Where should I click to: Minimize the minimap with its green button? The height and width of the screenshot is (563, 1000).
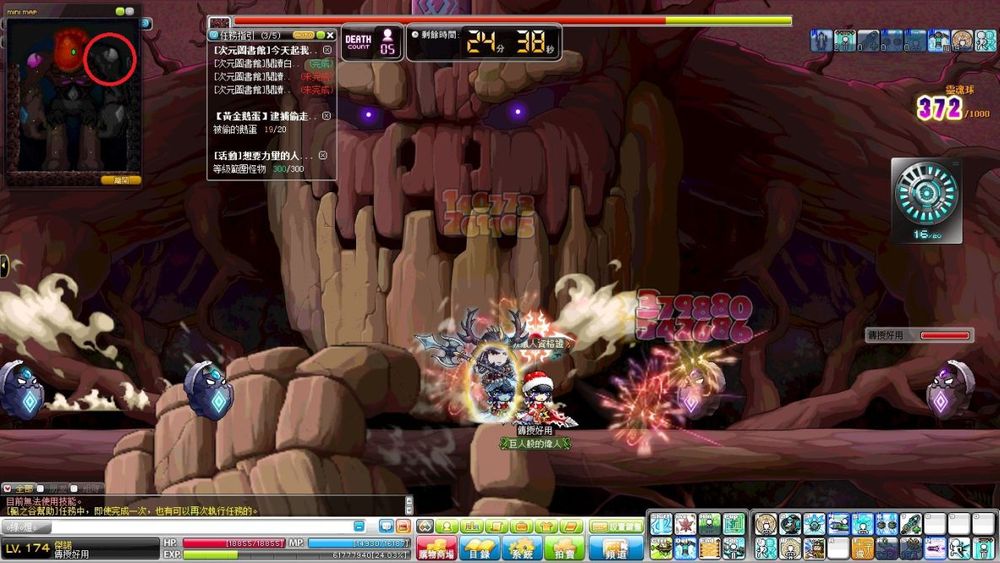coord(119,11)
